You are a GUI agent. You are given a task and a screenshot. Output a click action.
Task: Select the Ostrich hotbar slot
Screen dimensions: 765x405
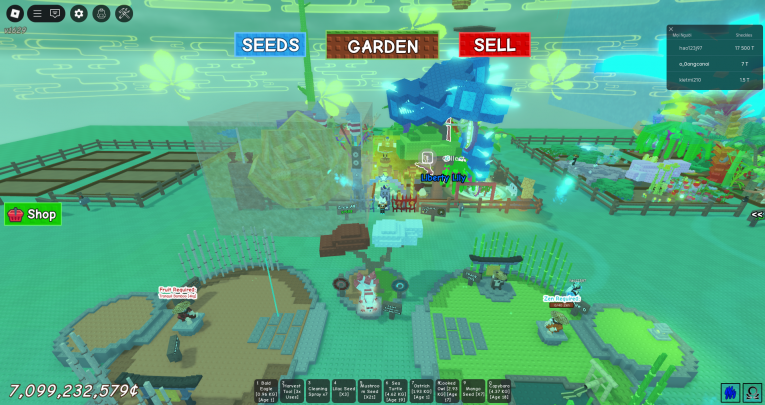pos(421,391)
